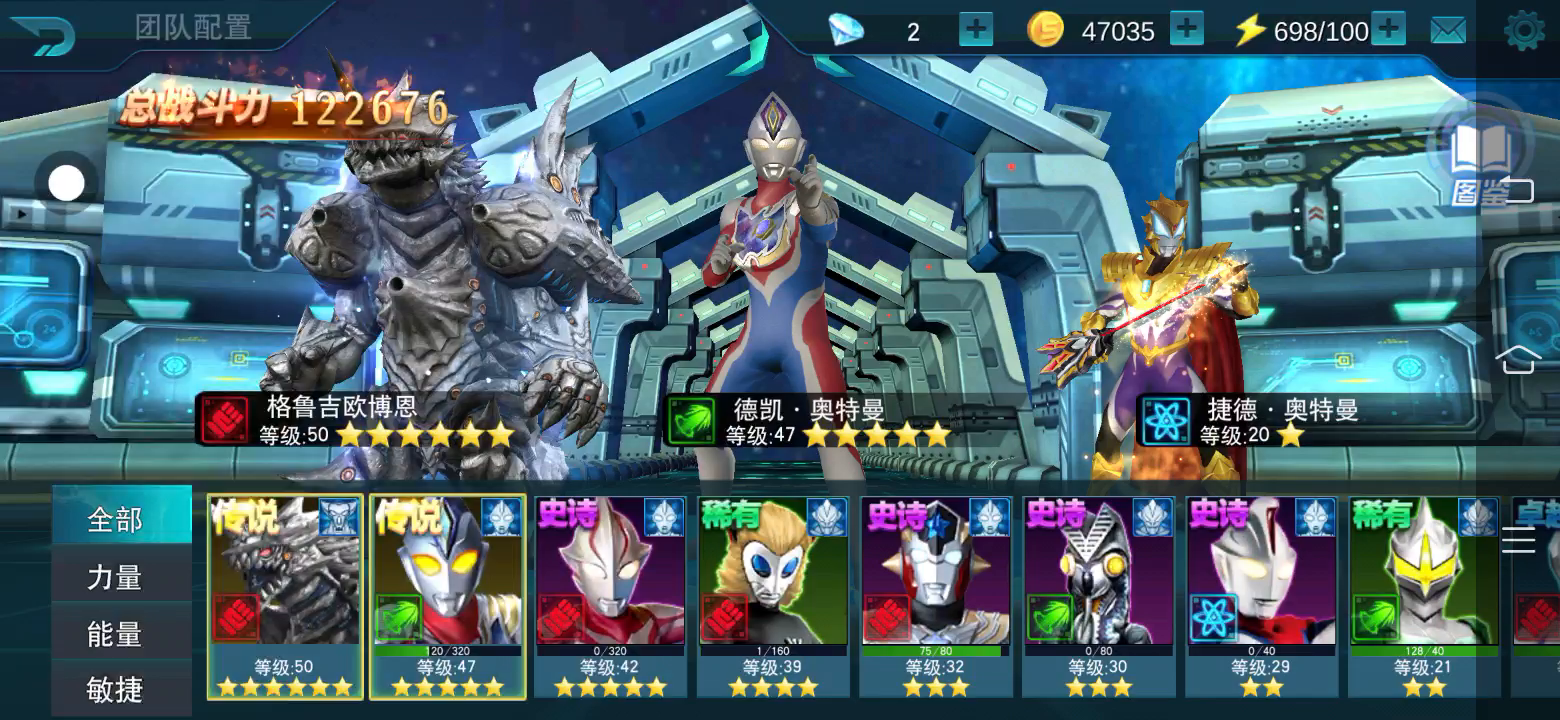Switch to the 全部 filter tab
1560x720 pixels.
click(x=116, y=520)
